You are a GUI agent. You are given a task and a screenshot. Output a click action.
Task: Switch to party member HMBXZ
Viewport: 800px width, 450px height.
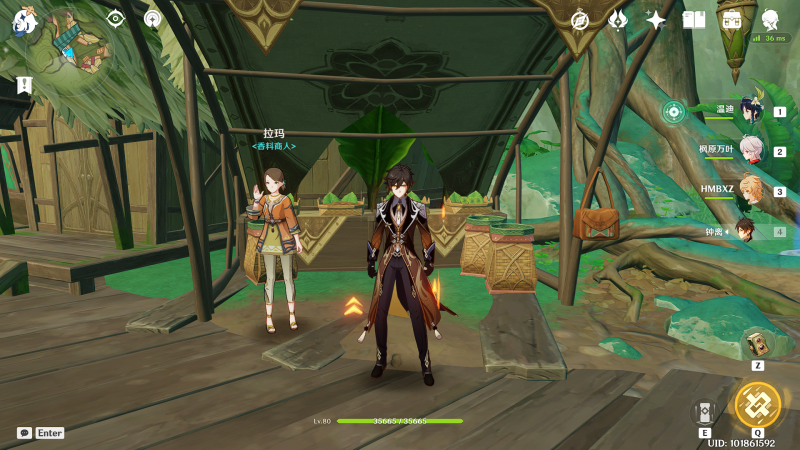click(x=748, y=190)
